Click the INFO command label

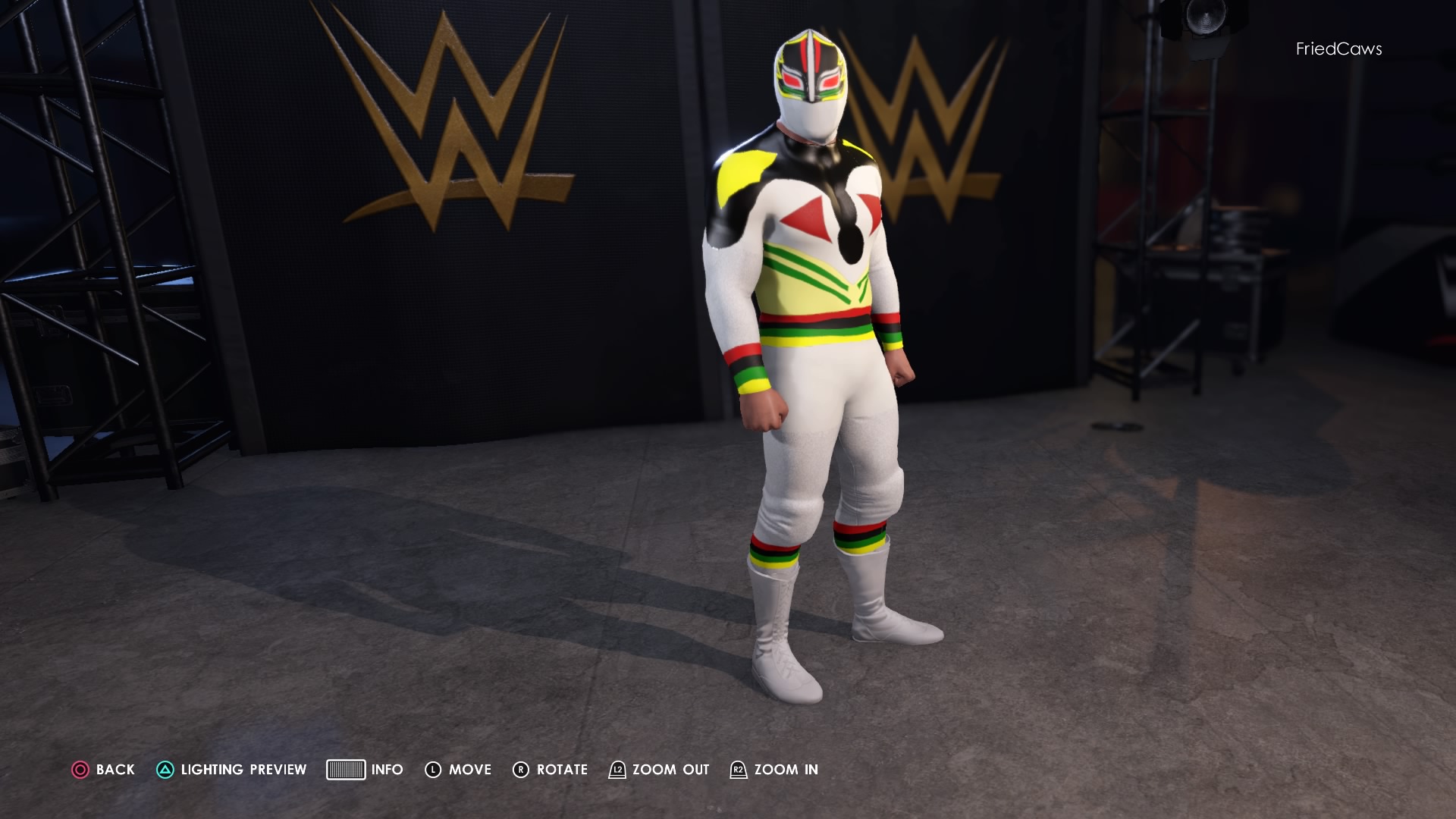(387, 769)
